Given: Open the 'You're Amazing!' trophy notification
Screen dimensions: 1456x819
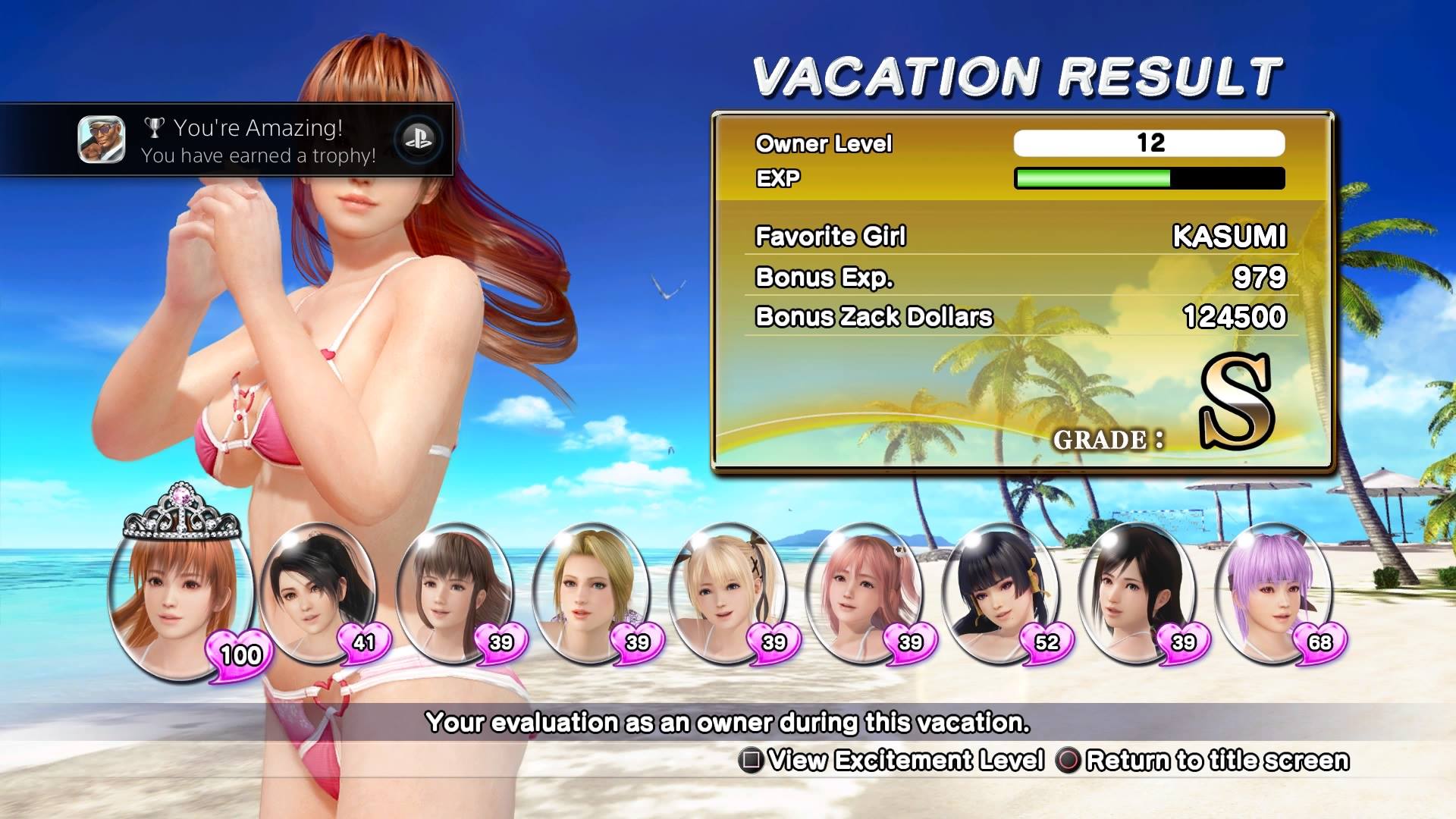Looking at the screenshot, I should pos(227,140).
